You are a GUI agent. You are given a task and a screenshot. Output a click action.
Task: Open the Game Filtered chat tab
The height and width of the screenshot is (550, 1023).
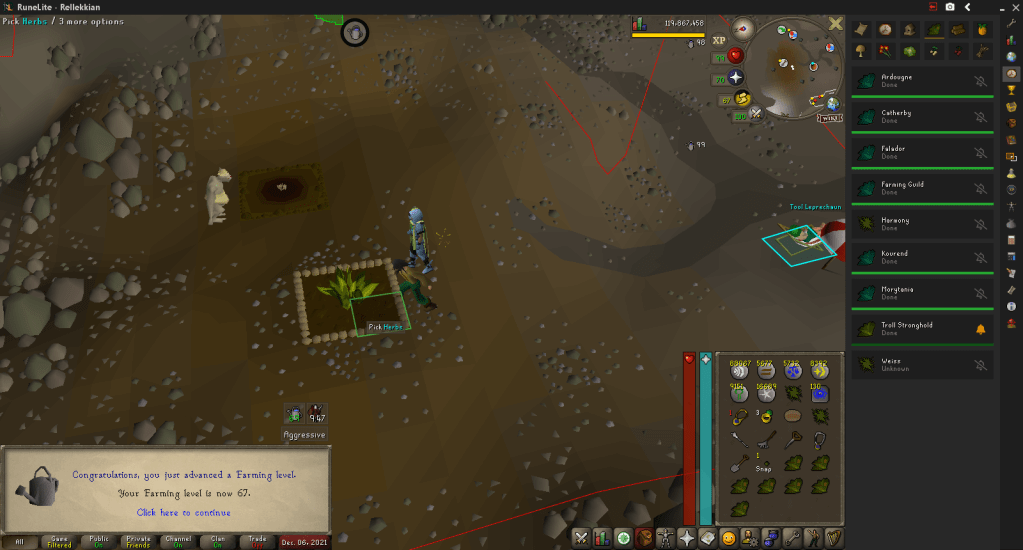click(59, 541)
